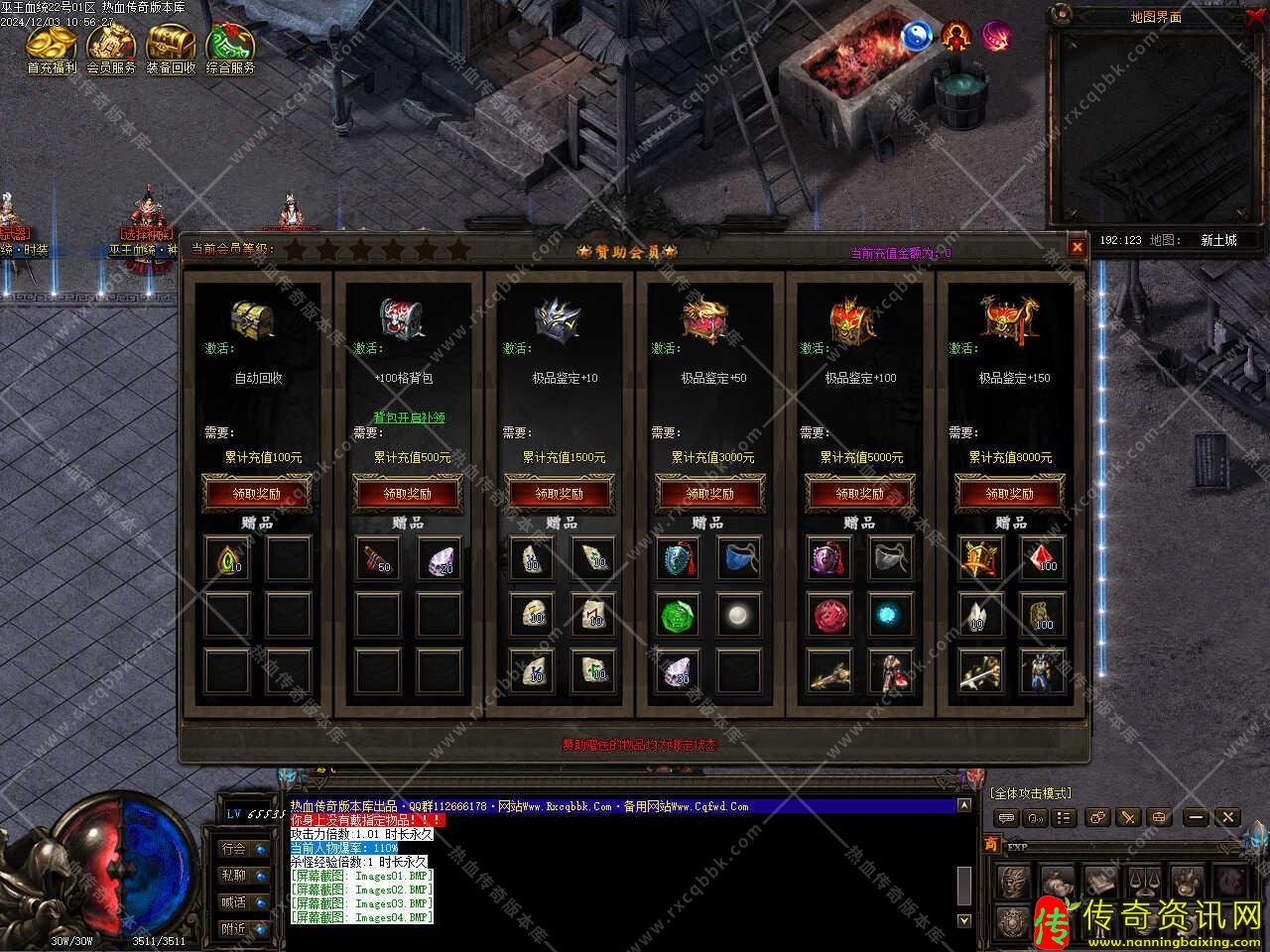1270x952 pixels.
Task: Open the 首充福利 first-recharge menu
Action: point(52,46)
